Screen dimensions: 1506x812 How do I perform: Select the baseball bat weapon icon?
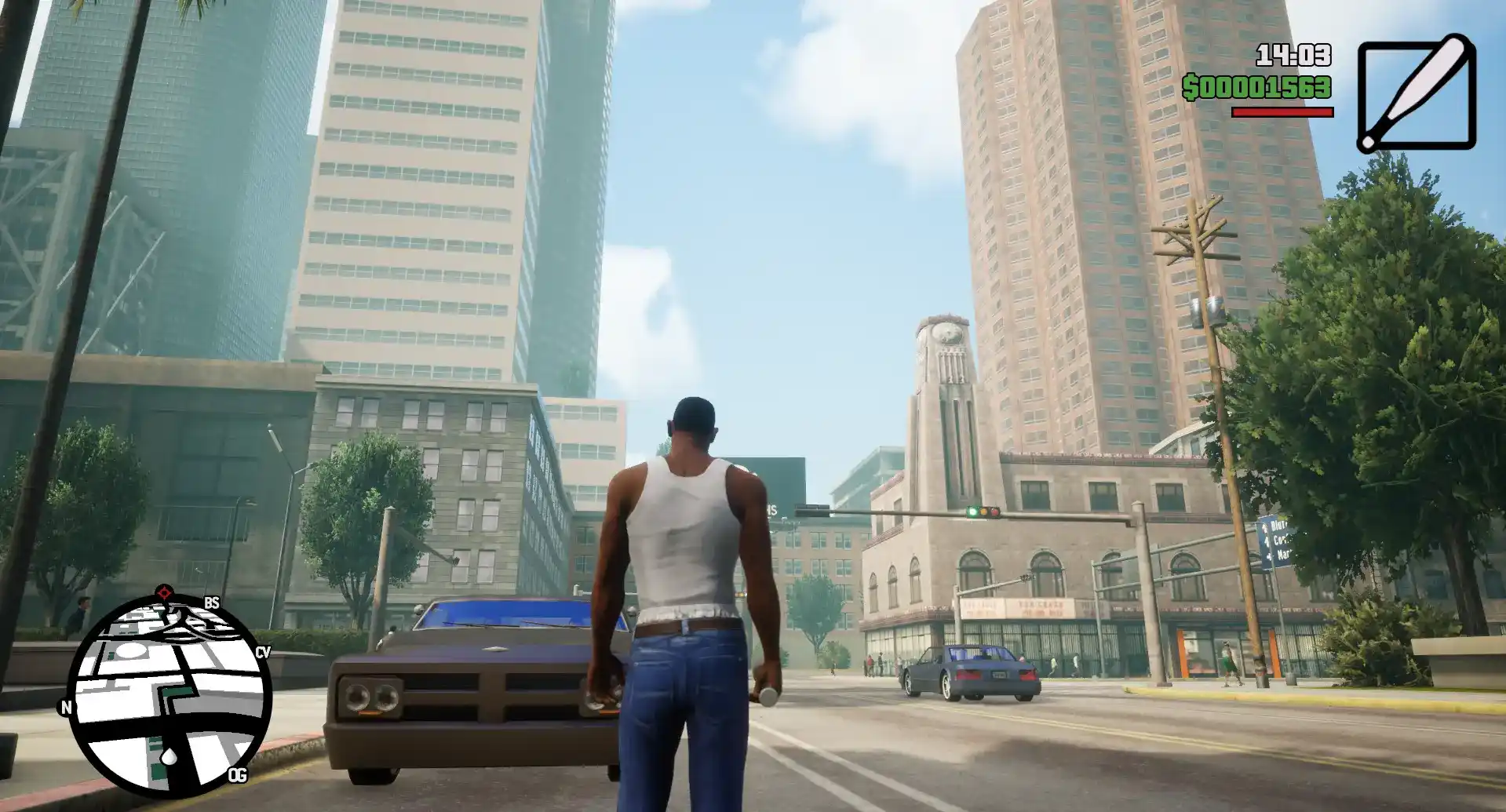click(1416, 93)
